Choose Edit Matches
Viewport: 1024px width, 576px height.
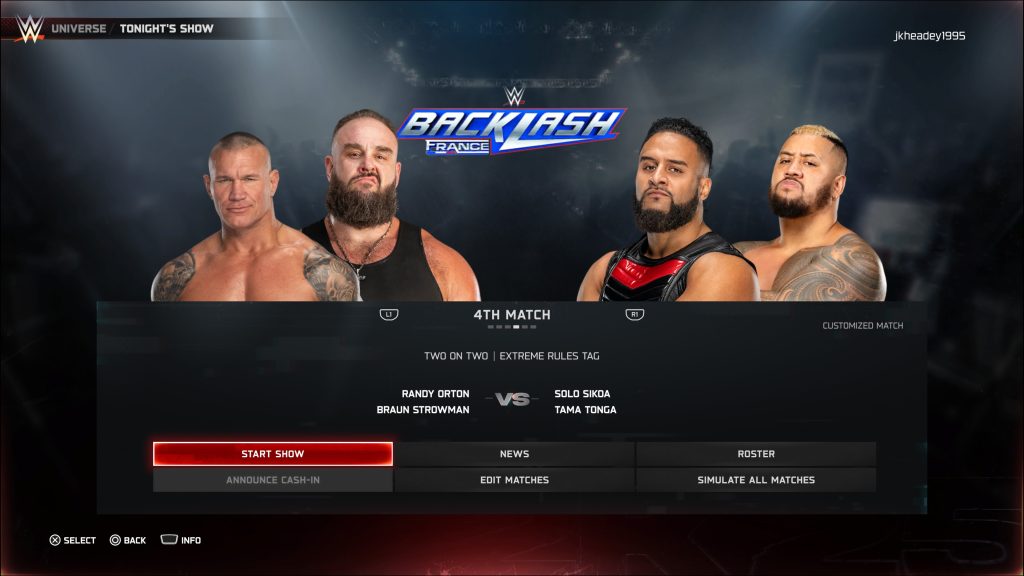coord(514,480)
